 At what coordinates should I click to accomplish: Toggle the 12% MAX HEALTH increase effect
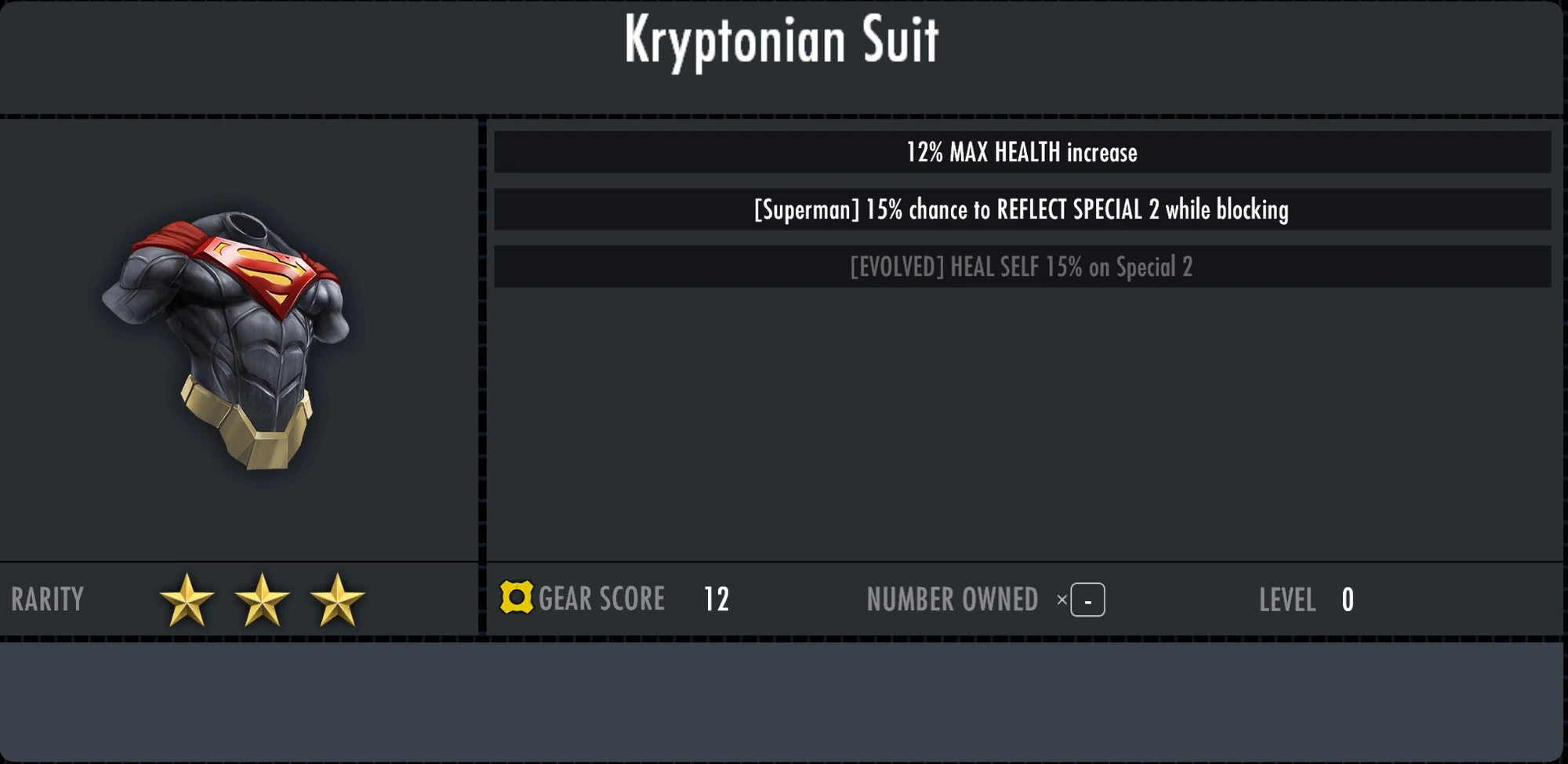pyautogui.click(x=1022, y=153)
